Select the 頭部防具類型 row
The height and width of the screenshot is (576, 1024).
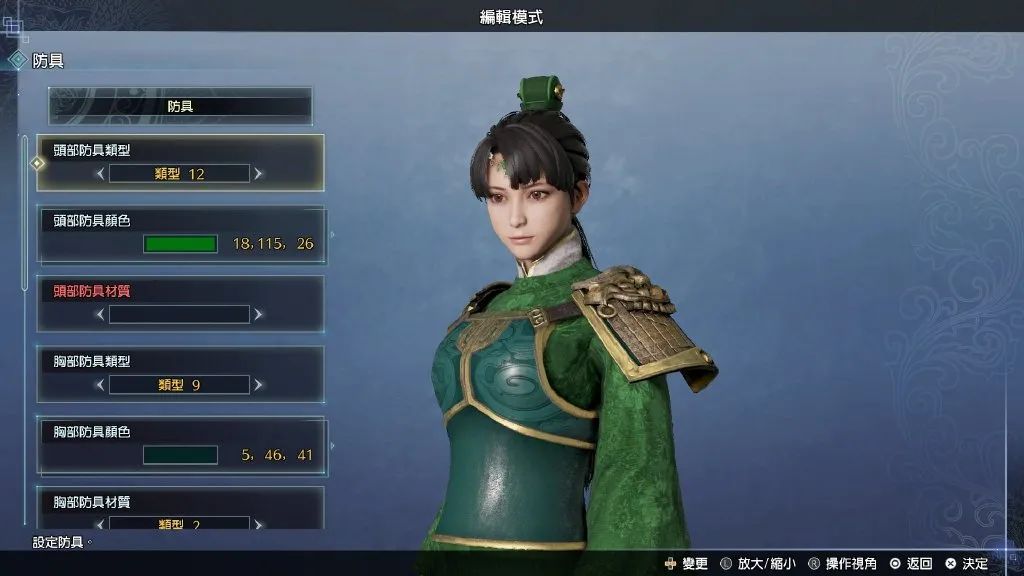click(180, 150)
